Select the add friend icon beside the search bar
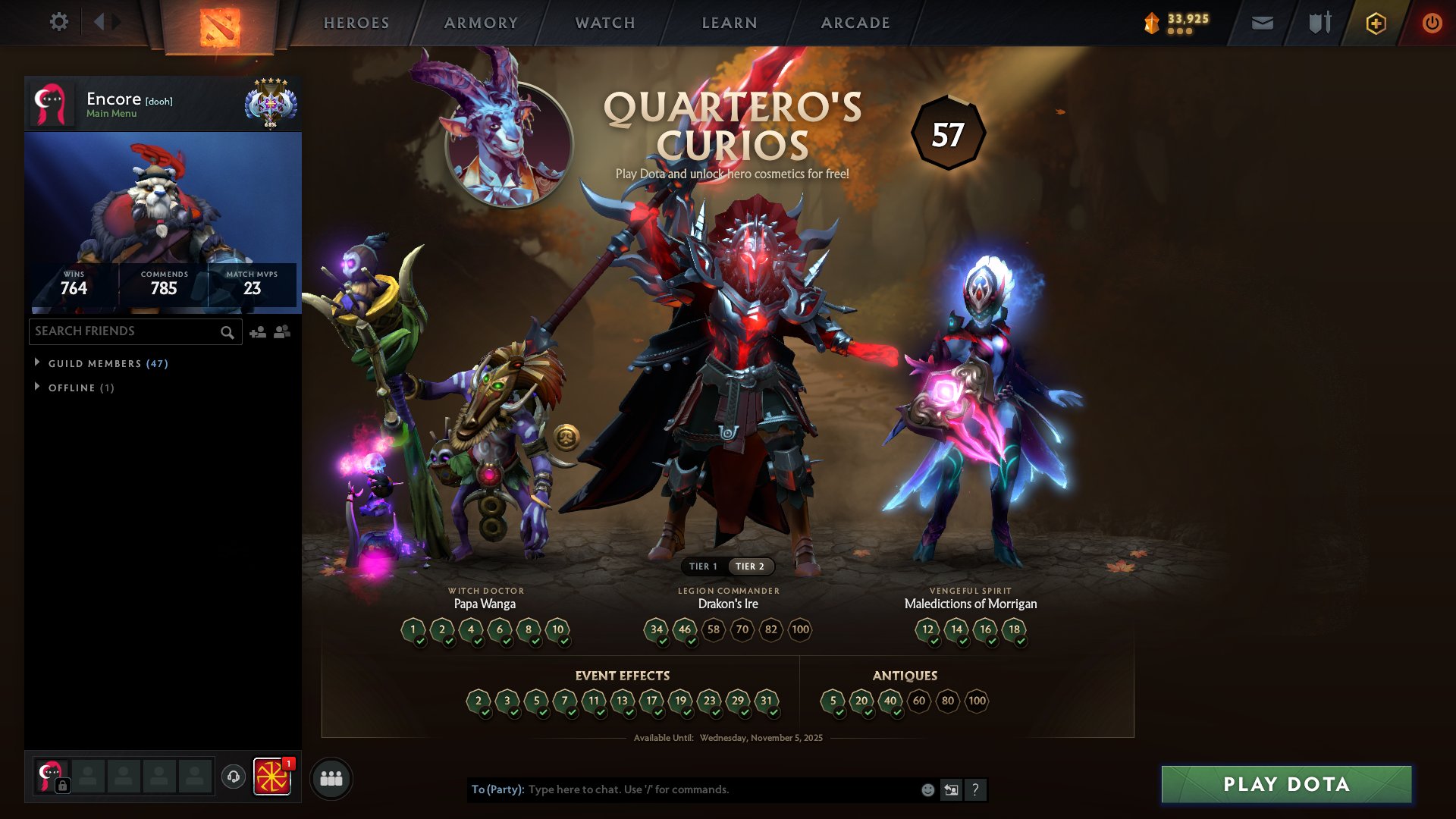The width and height of the screenshot is (1456, 819). [x=256, y=331]
